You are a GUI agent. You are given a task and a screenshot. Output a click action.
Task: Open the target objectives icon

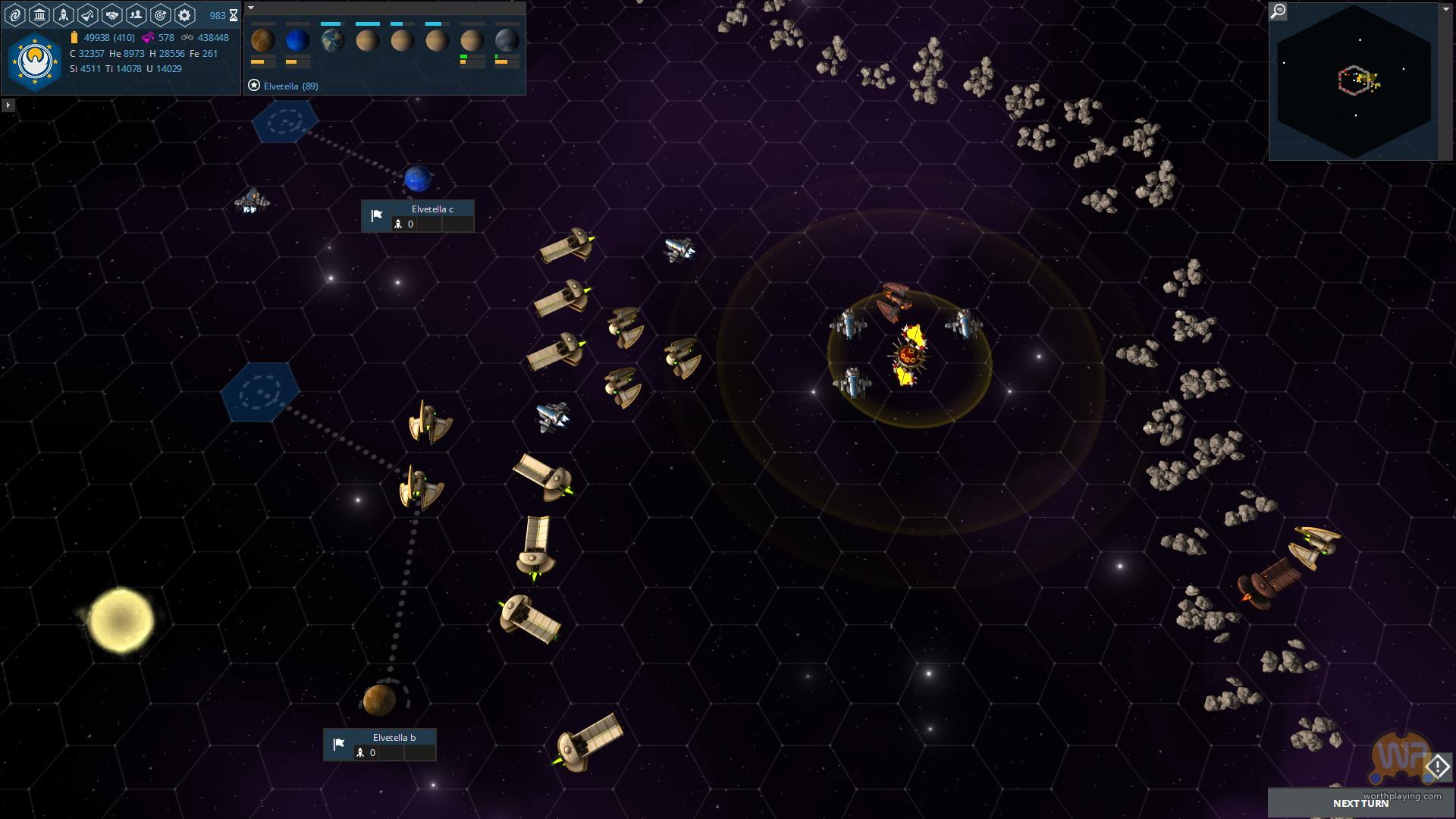[160, 14]
